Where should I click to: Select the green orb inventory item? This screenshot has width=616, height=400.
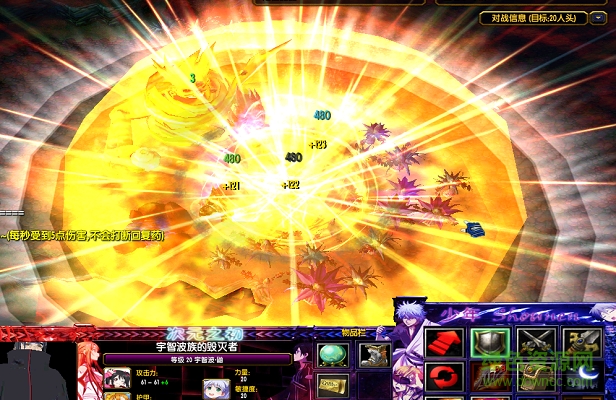coord(332,353)
